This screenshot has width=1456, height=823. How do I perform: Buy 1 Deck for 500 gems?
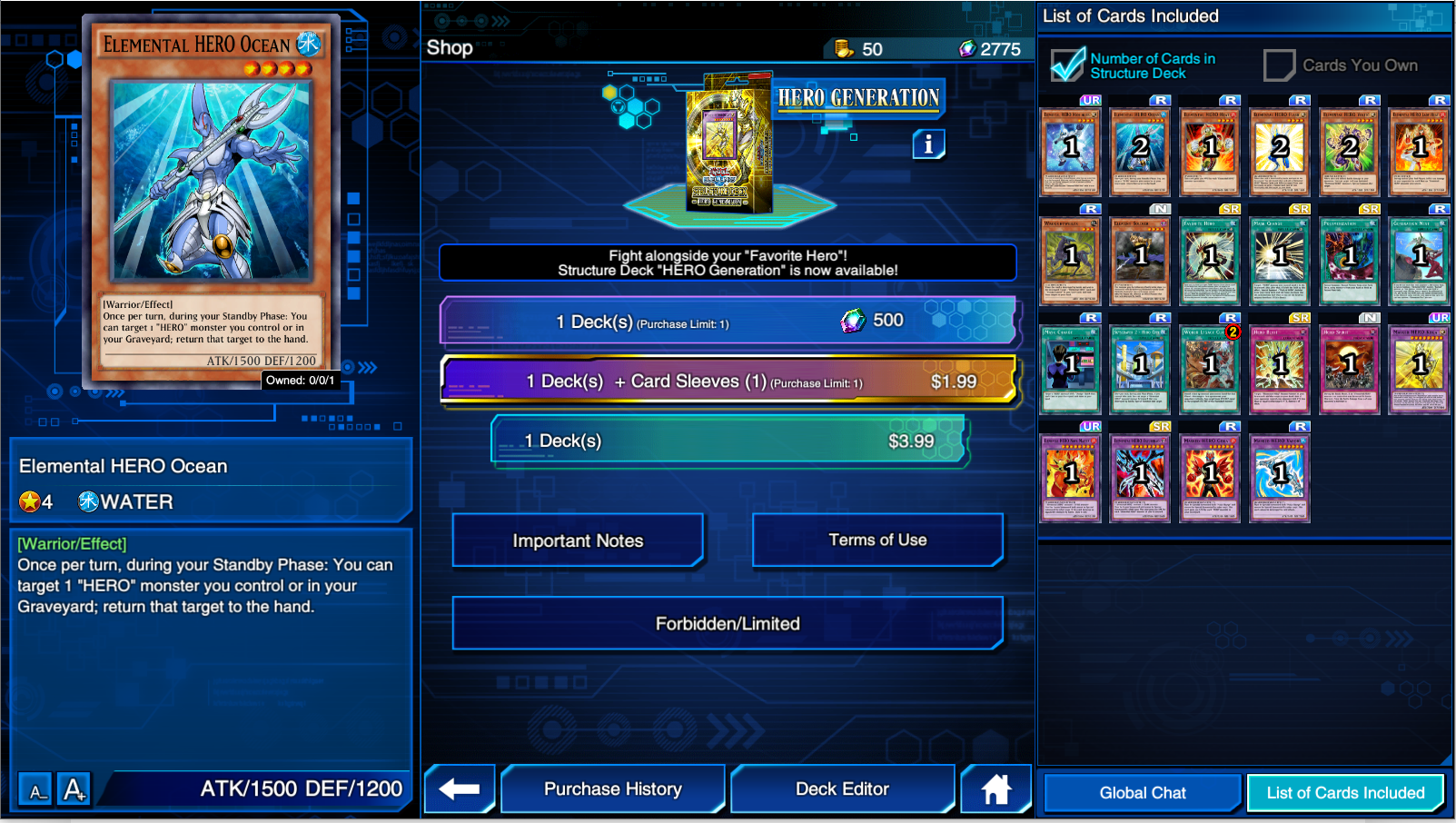click(727, 321)
